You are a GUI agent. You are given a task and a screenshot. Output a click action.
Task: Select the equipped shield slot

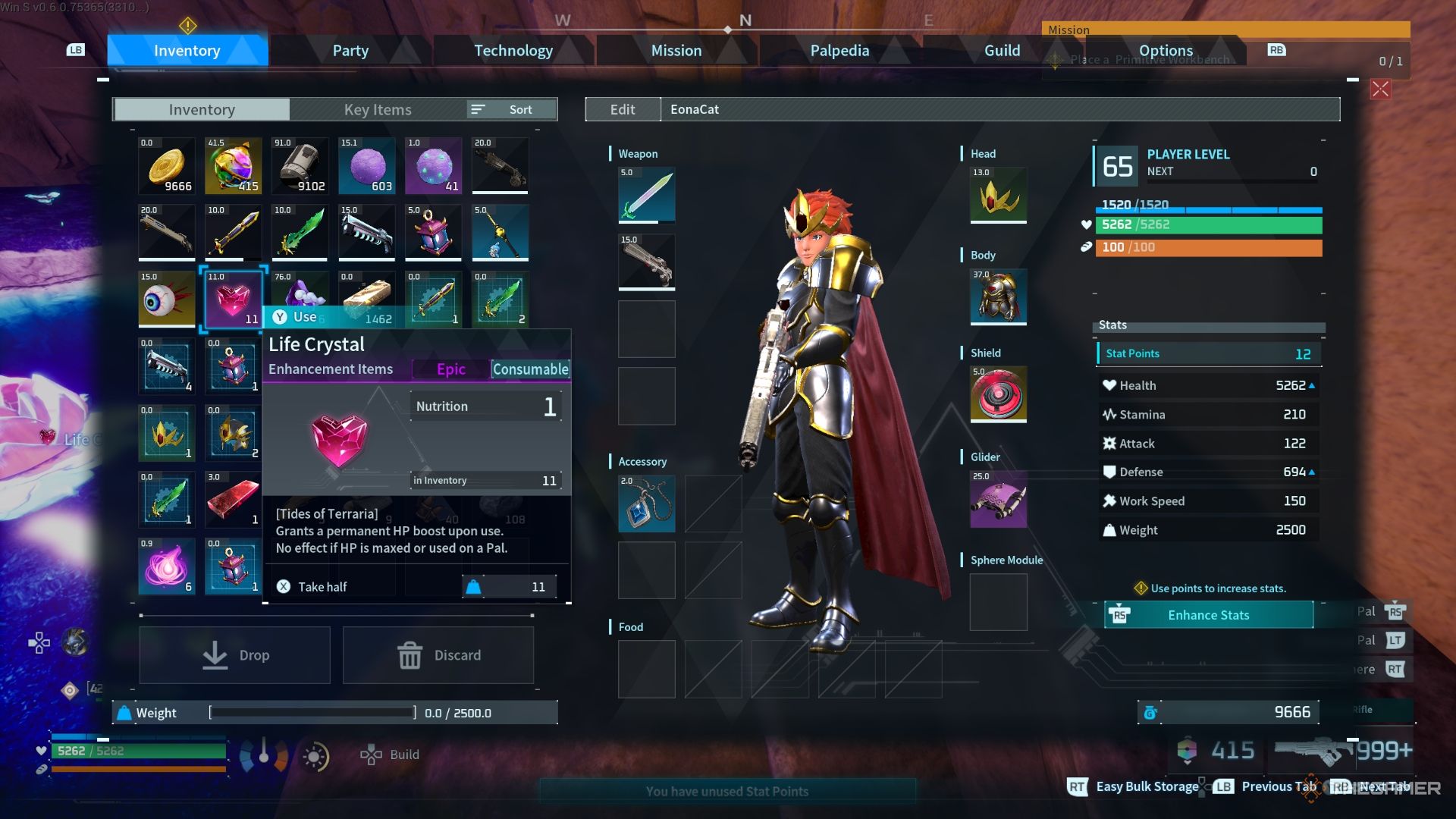(x=998, y=394)
